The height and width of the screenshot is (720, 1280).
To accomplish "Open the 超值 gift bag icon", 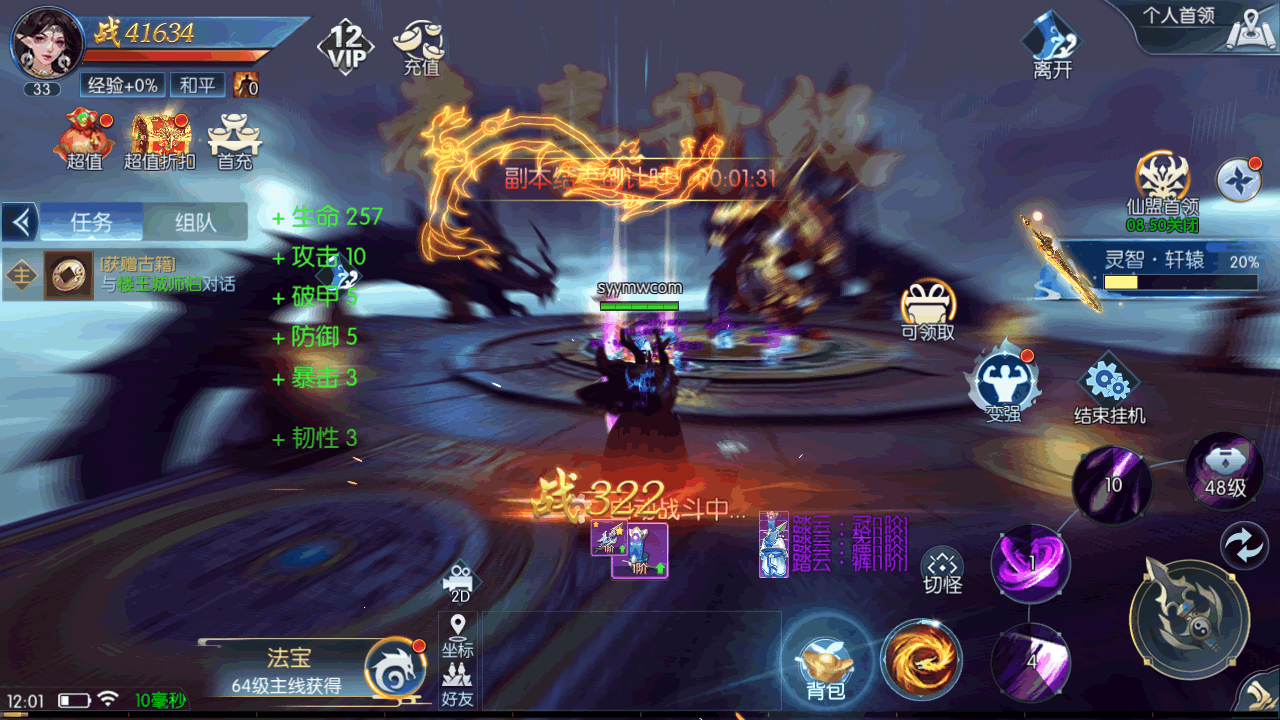I will 85,138.
